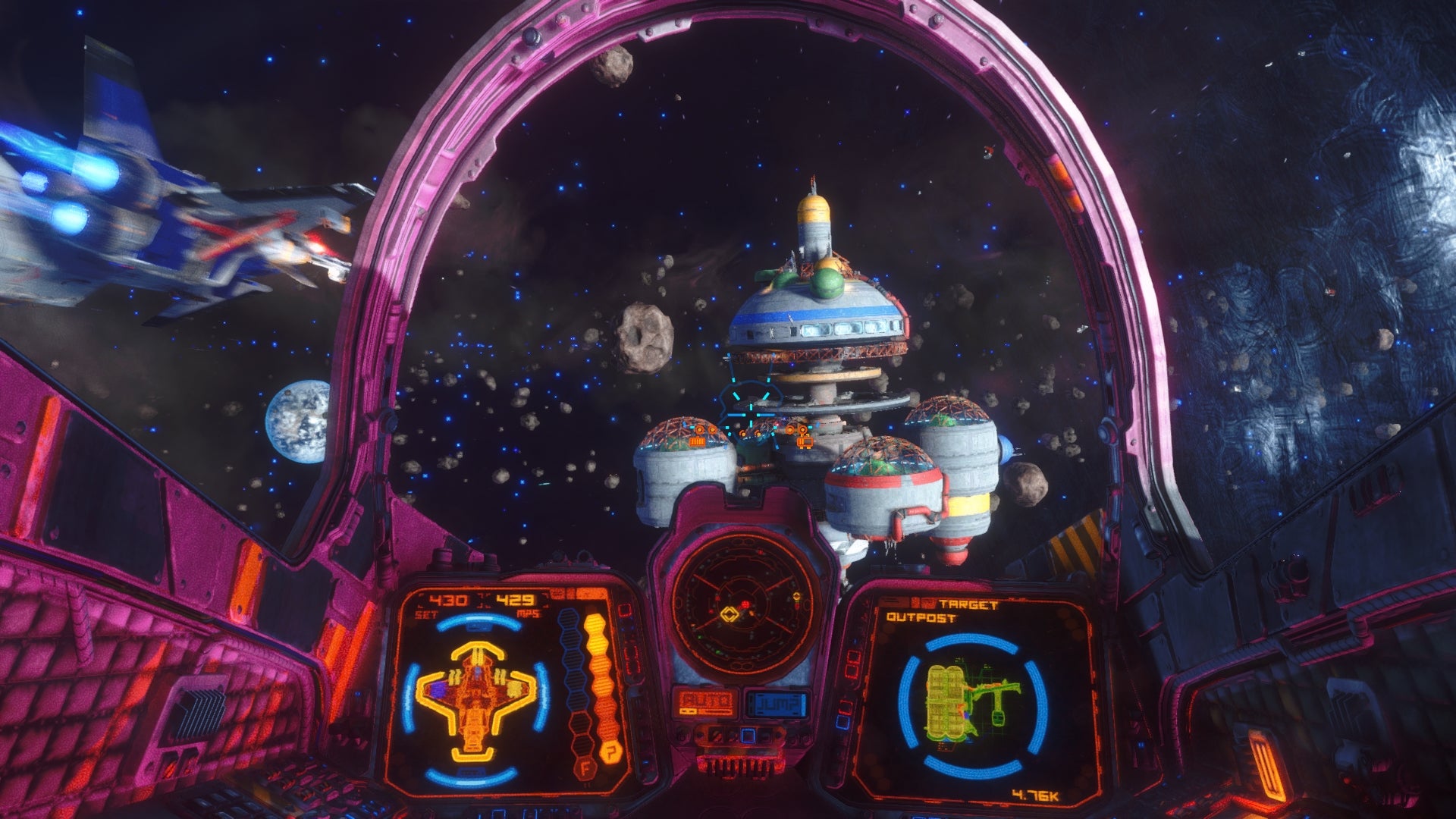Image resolution: width=1456 pixels, height=819 pixels.
Task: Click the yellow diamond contact on the radar
Action: 730,613
